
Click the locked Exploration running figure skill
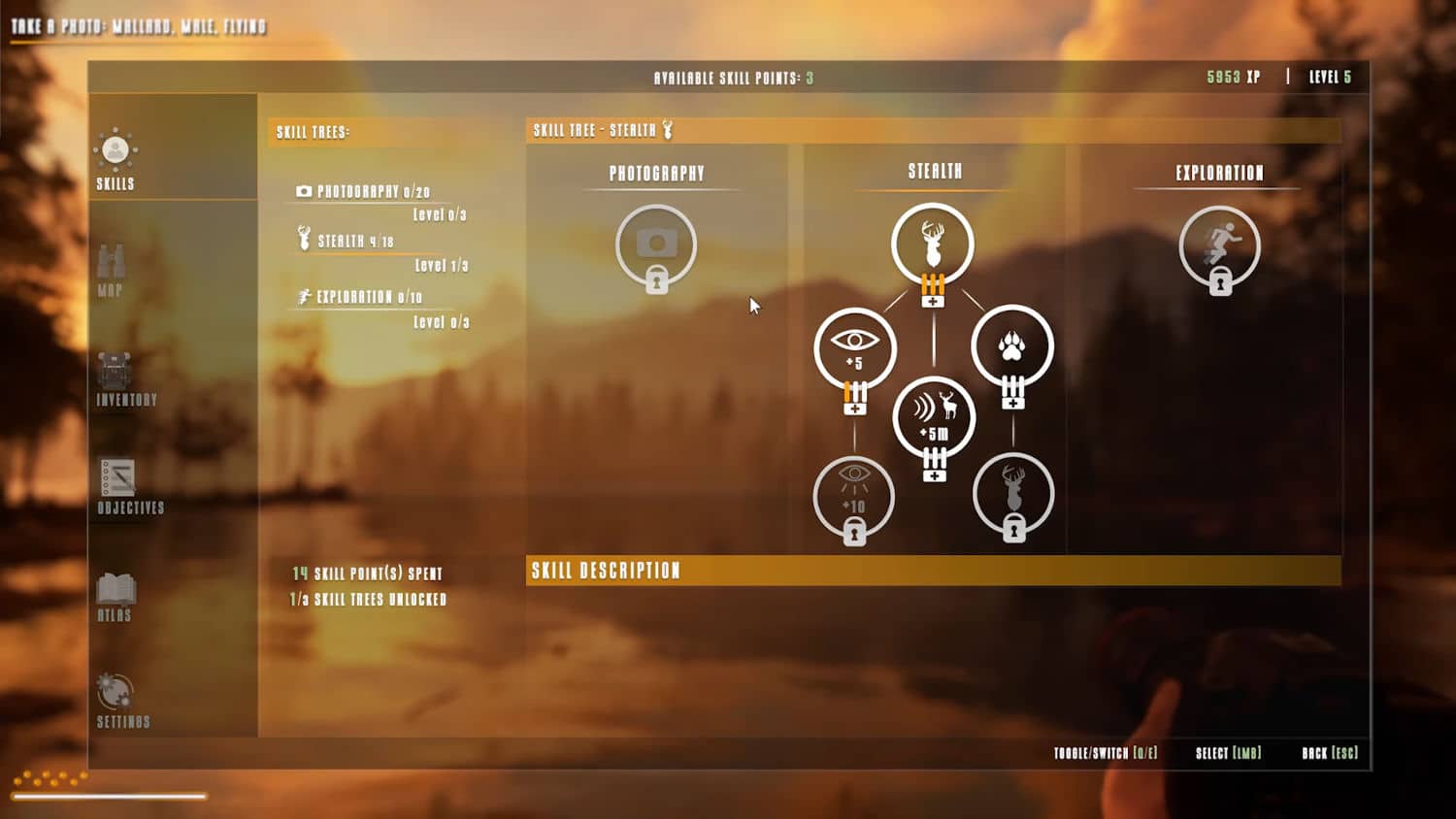pyautogui.click(x=1220, y=246)
